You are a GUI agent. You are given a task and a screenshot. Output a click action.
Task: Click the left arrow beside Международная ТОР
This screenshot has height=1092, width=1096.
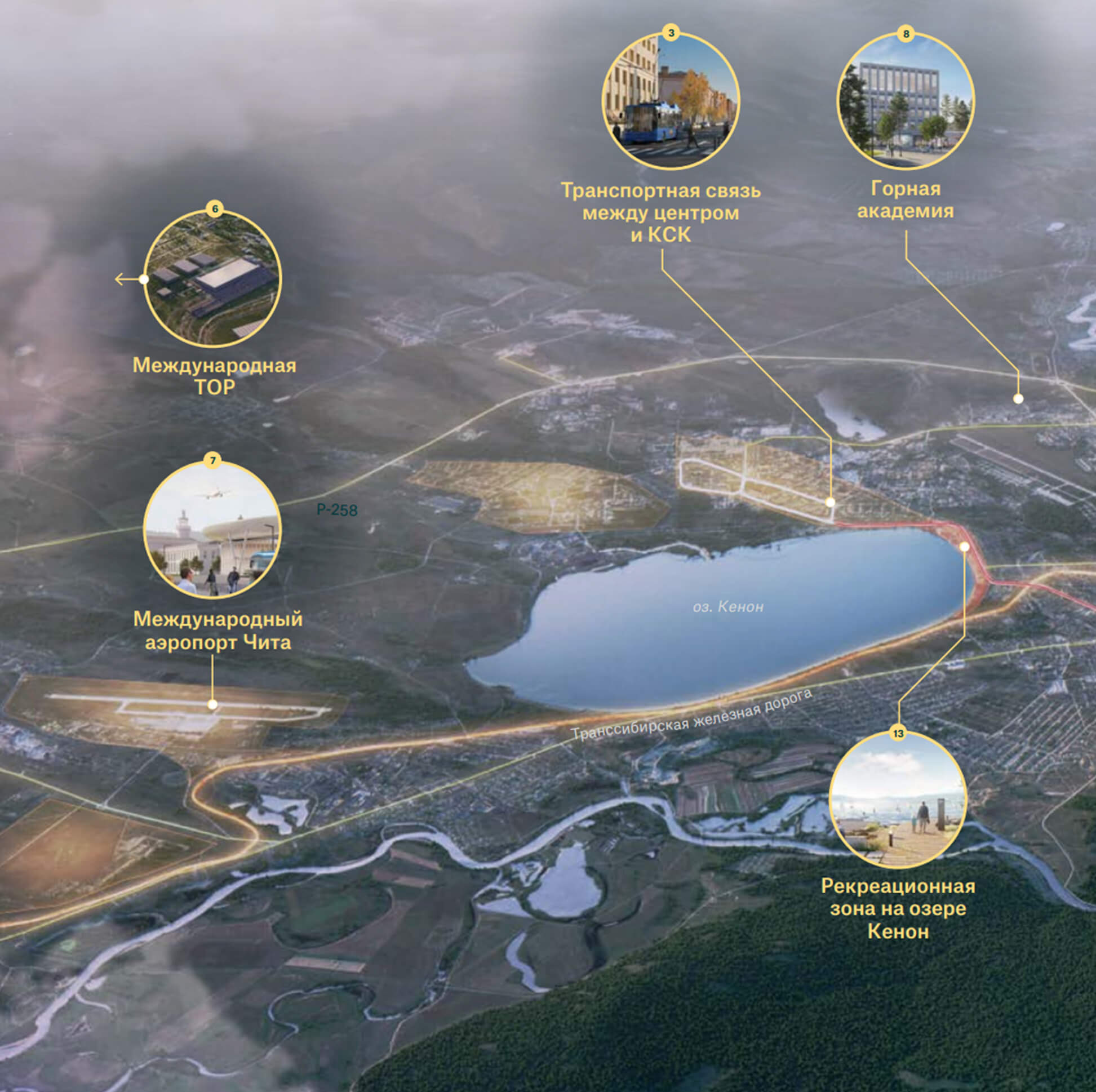pos(121,279)
